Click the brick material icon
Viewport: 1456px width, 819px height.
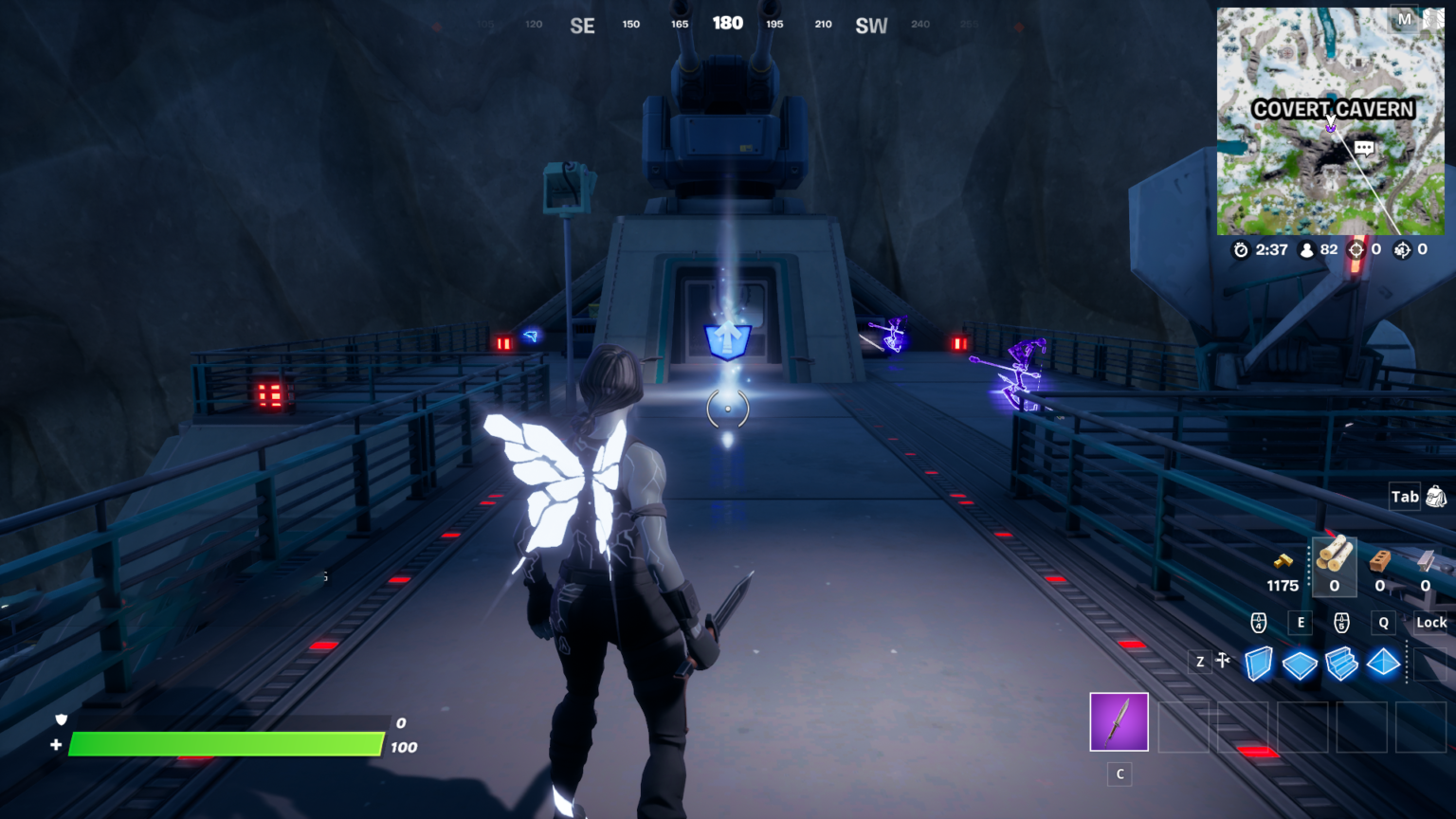coord(1379,561)
